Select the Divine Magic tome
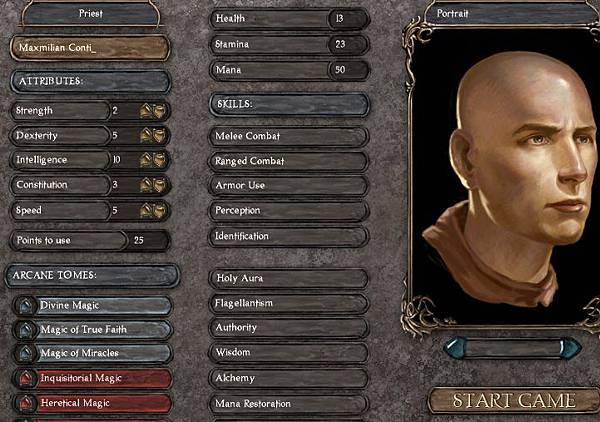 [x=92, y=305]
